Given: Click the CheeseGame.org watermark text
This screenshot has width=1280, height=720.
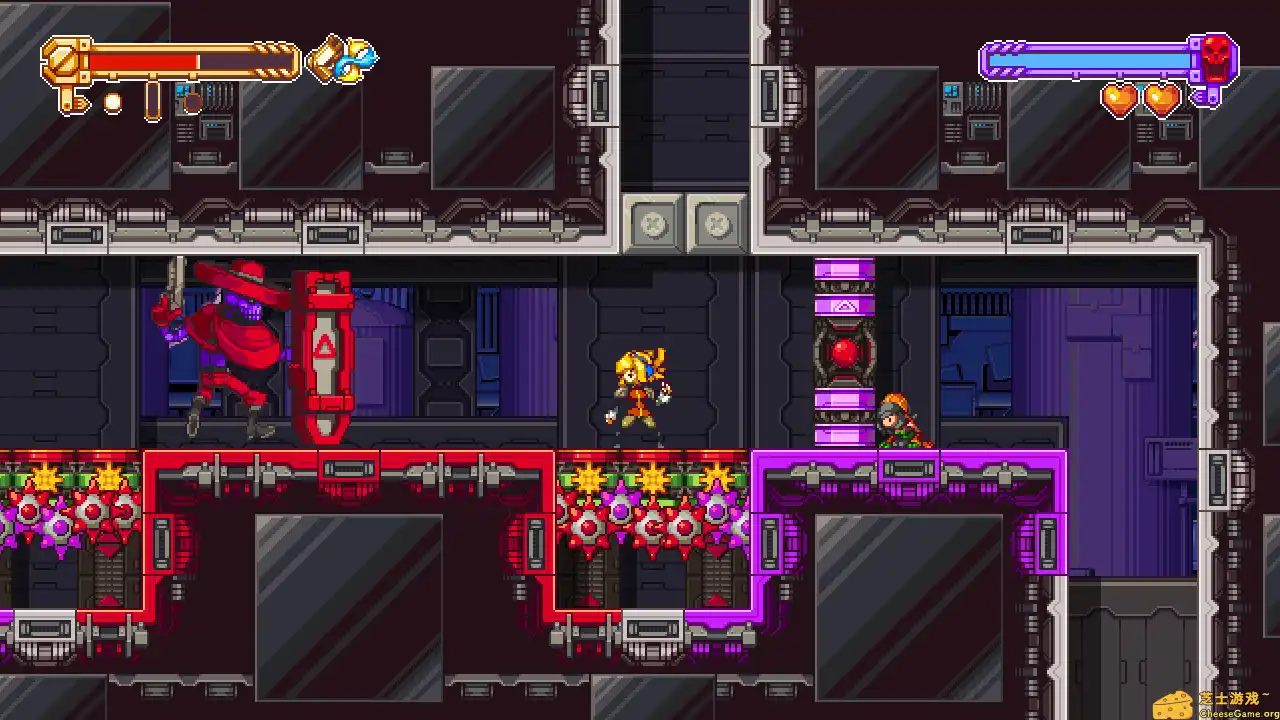Looking at the screenshot, I should (1235, 711).
